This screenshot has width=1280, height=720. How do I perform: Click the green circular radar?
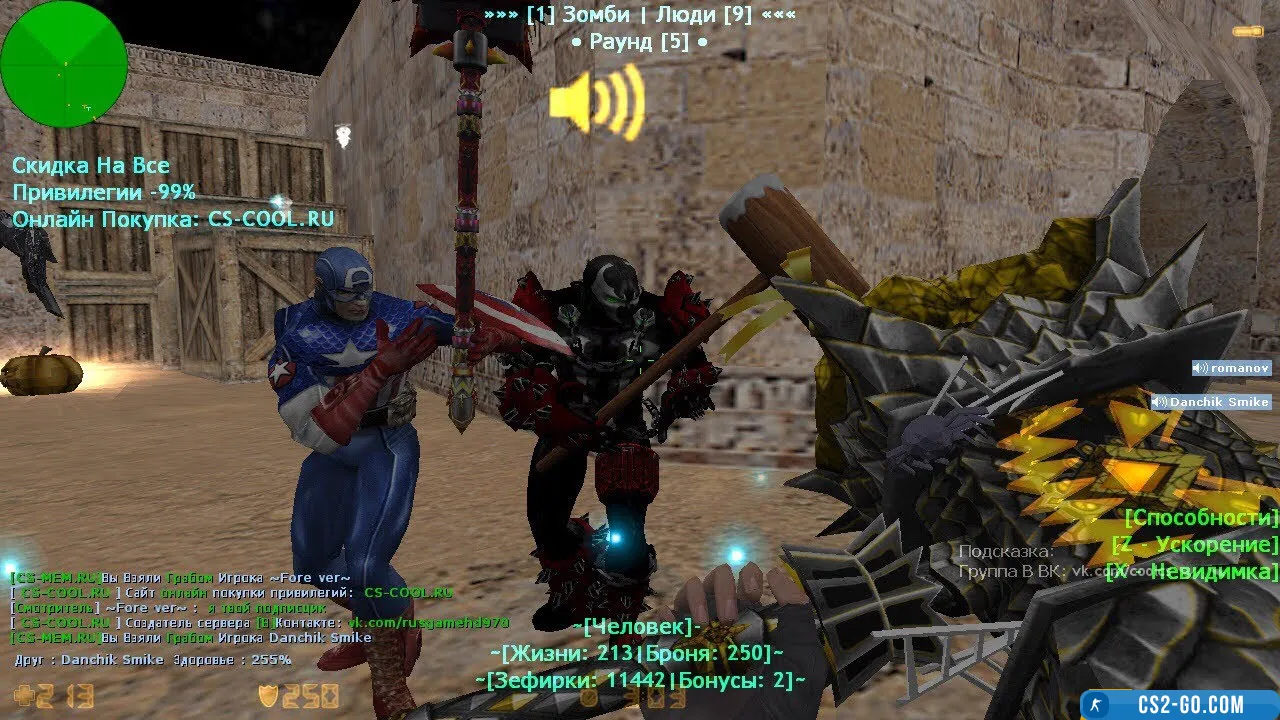pos(64,64)
